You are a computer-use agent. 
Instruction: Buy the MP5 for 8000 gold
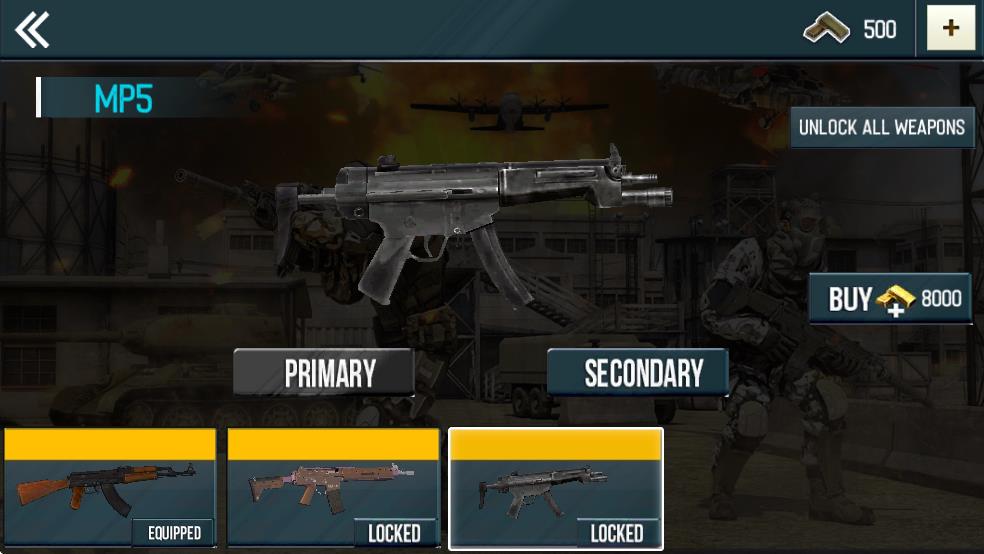(890, 299)
